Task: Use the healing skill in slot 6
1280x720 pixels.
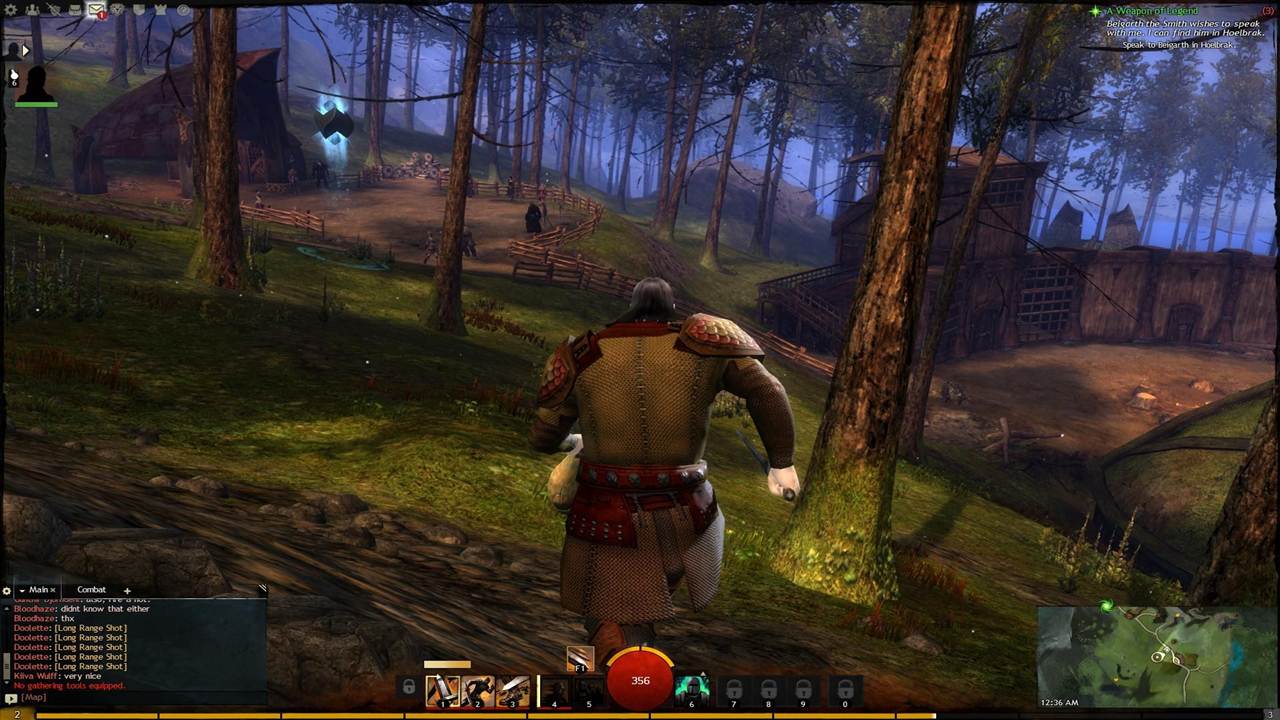Action: coord(691,689)
